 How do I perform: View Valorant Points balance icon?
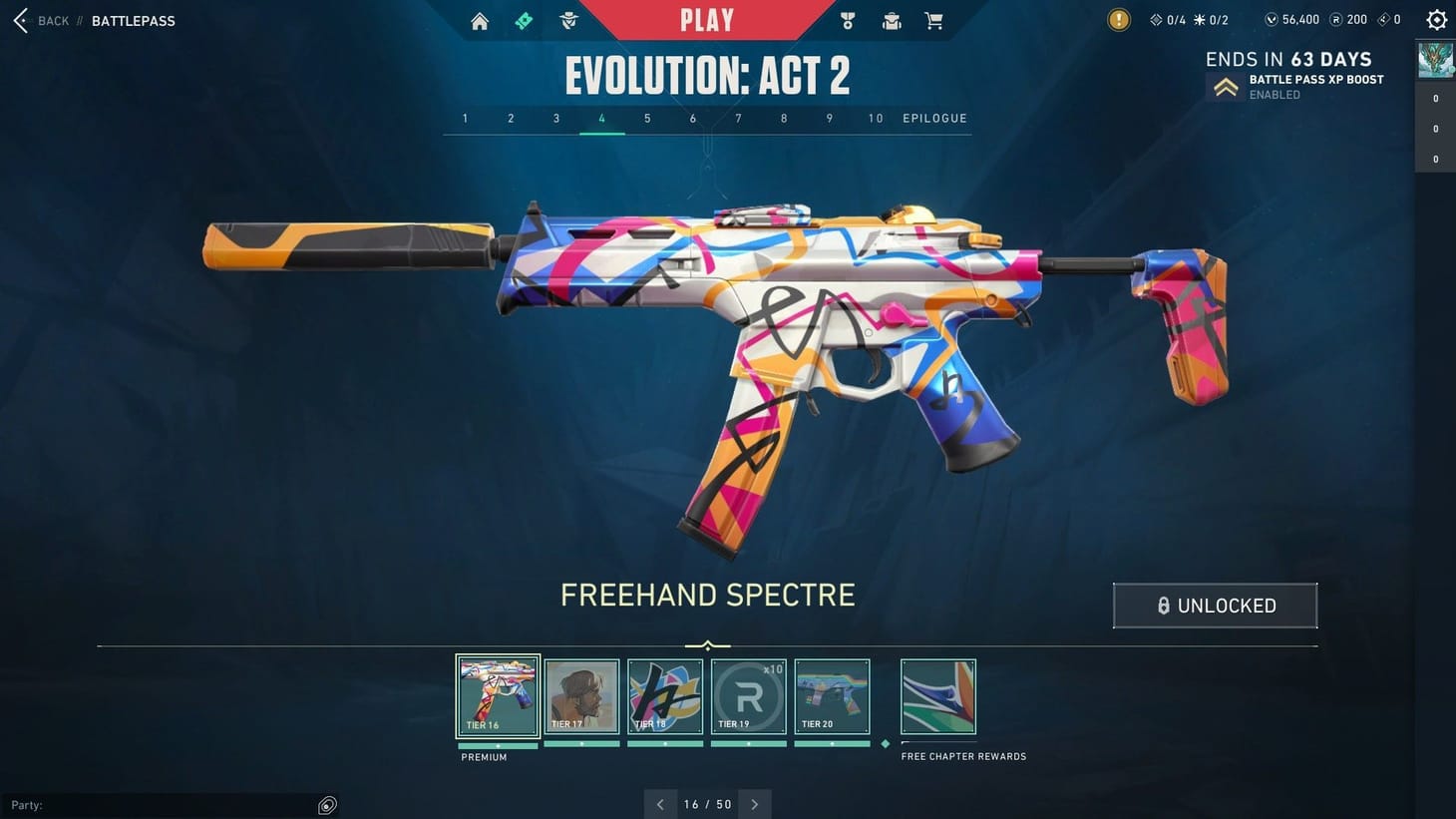[1269, 18]
